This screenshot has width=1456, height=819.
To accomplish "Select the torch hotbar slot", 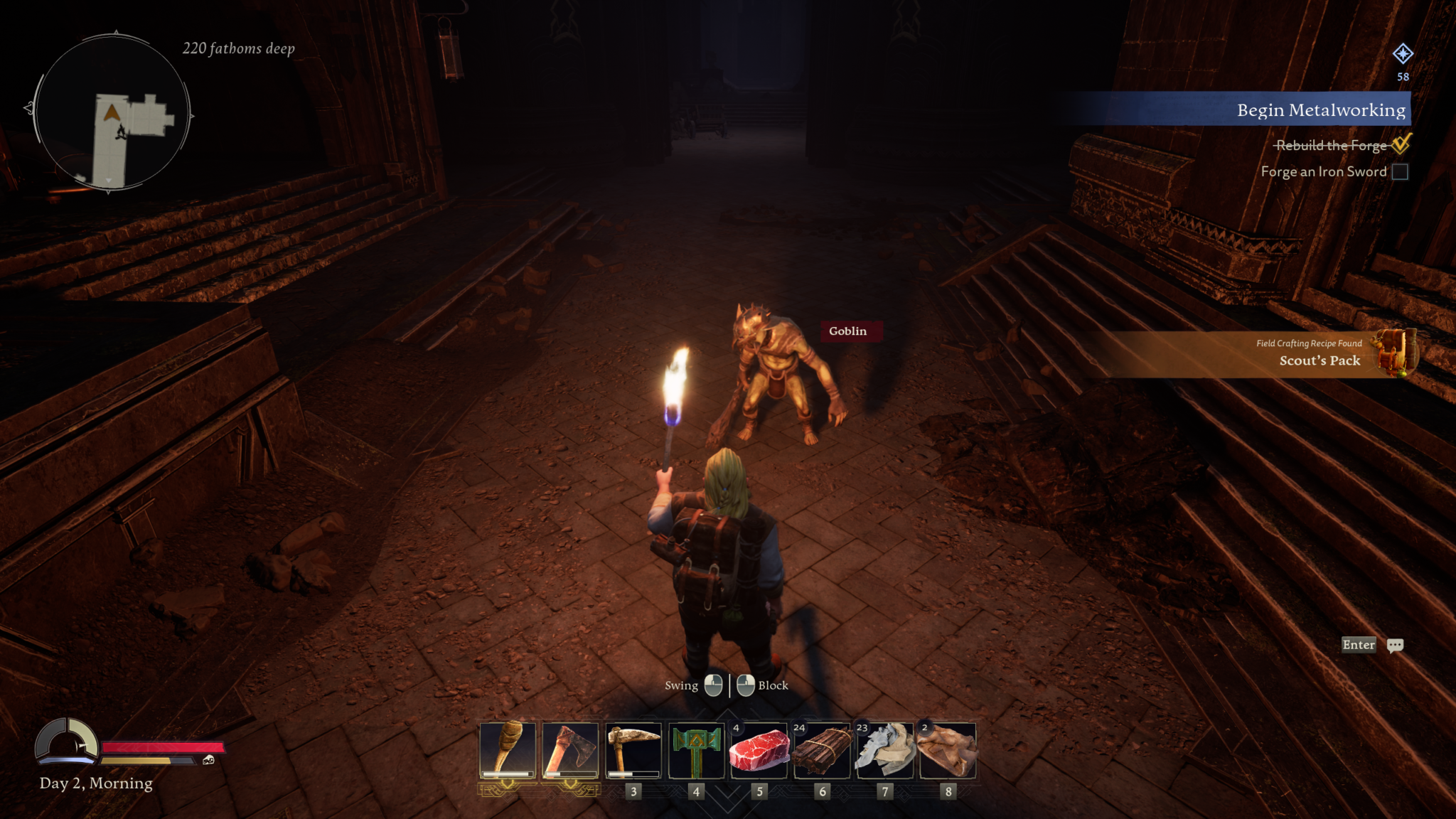I will (508, 751).
